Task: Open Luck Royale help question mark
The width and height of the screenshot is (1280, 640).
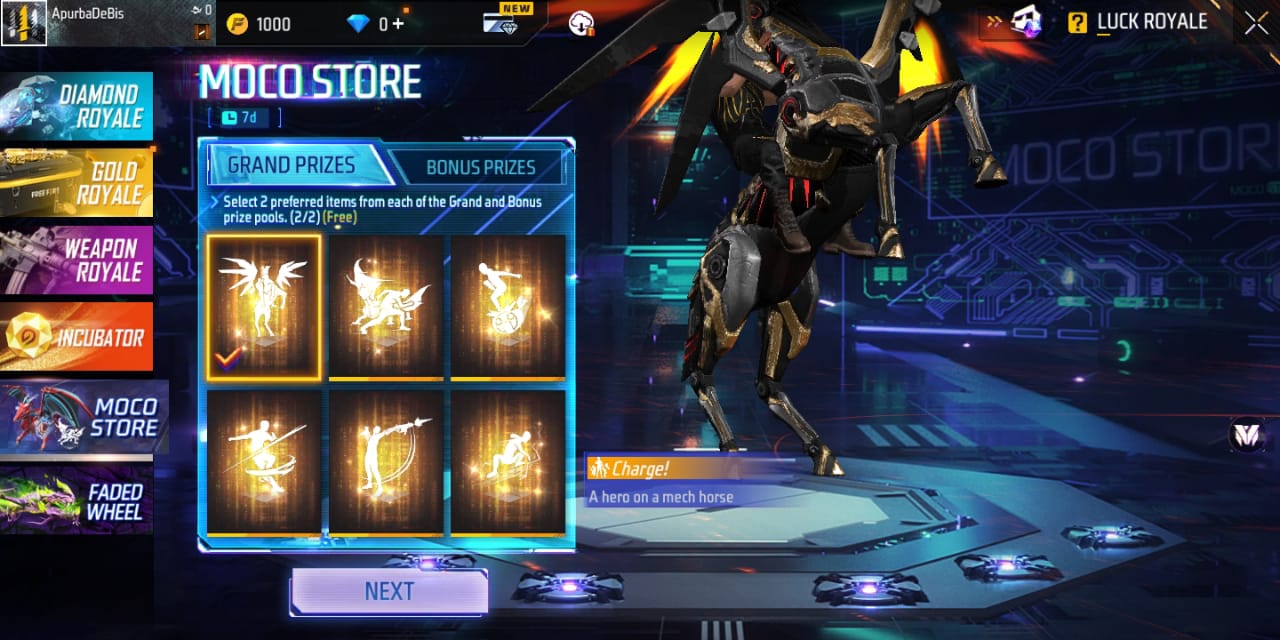Action: (1077, 23)
